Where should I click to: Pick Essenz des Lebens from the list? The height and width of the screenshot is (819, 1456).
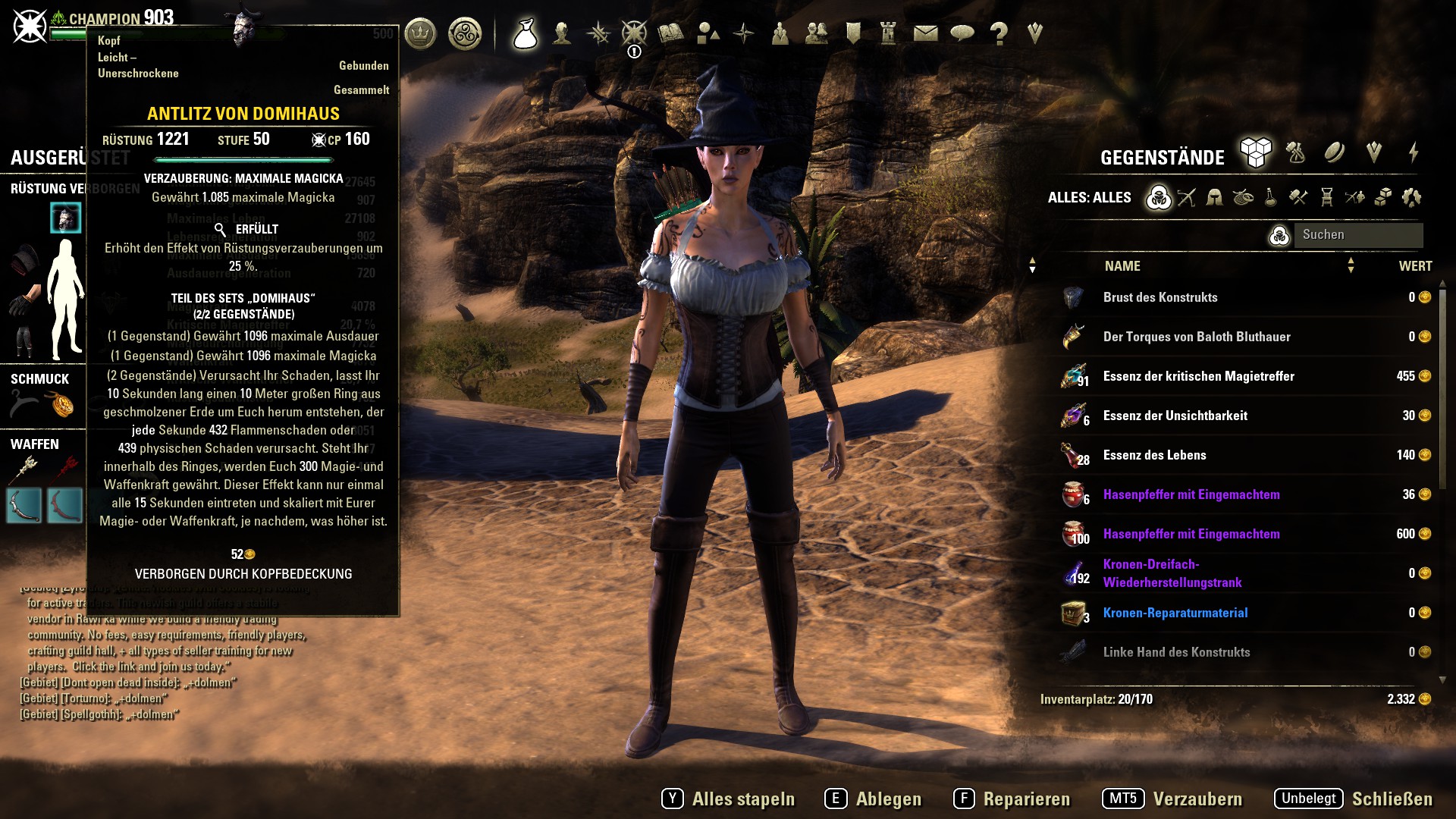(1154, 455)
